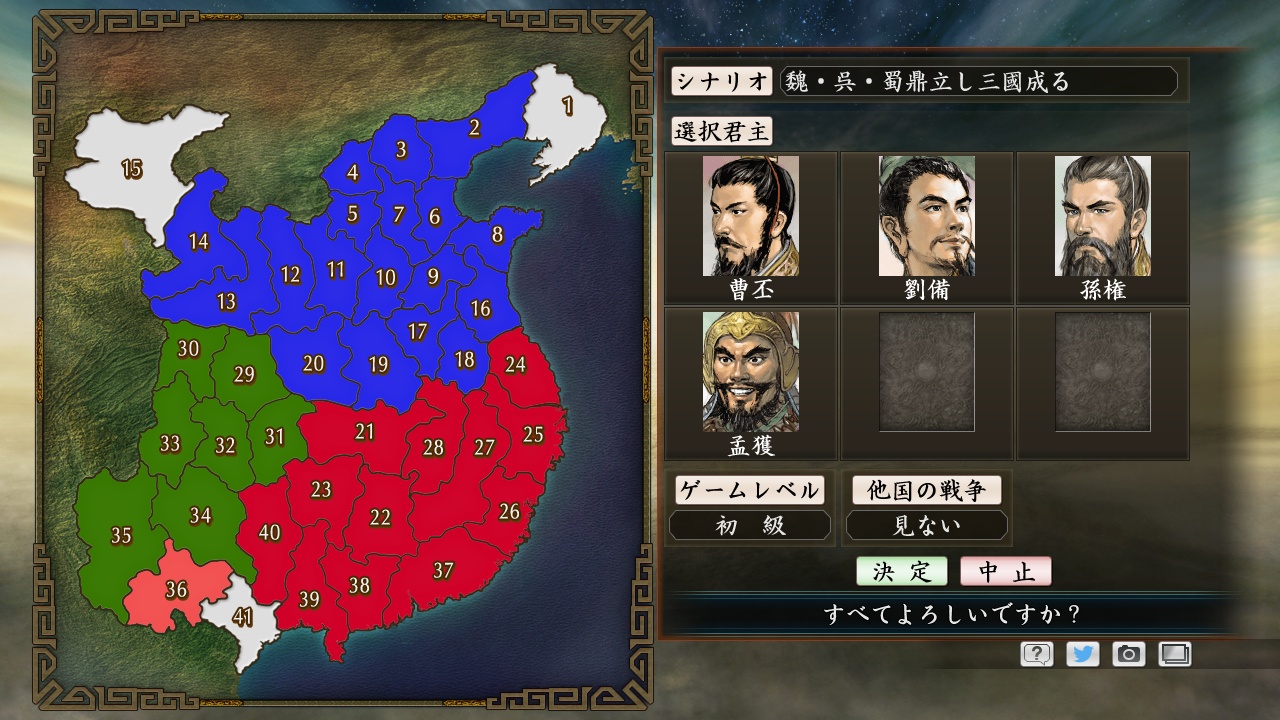
Task: Click the ゲームレベル label
Action: coord(750,490)
